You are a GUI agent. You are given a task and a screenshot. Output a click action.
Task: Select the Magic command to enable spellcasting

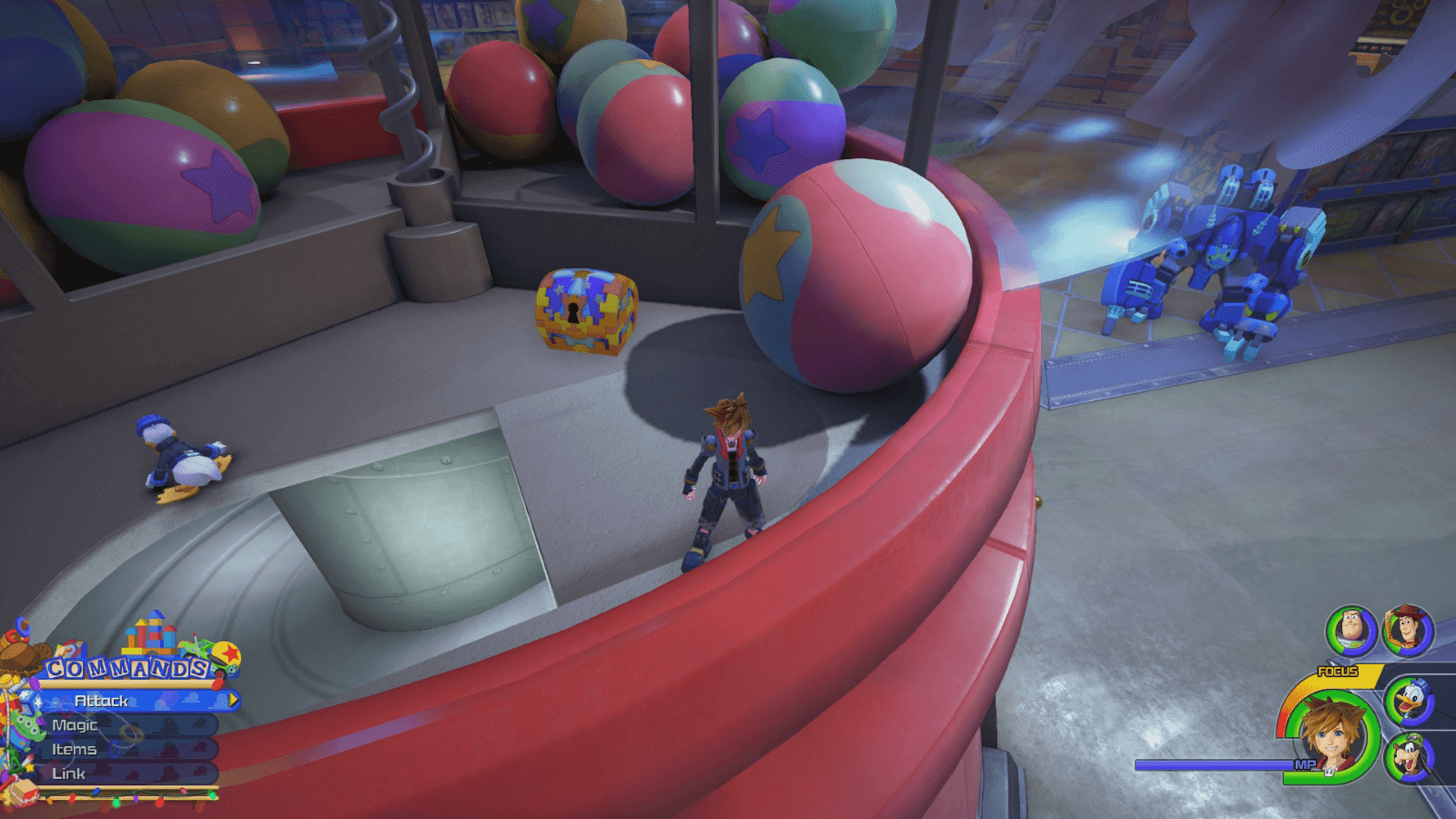coord(75,725)
